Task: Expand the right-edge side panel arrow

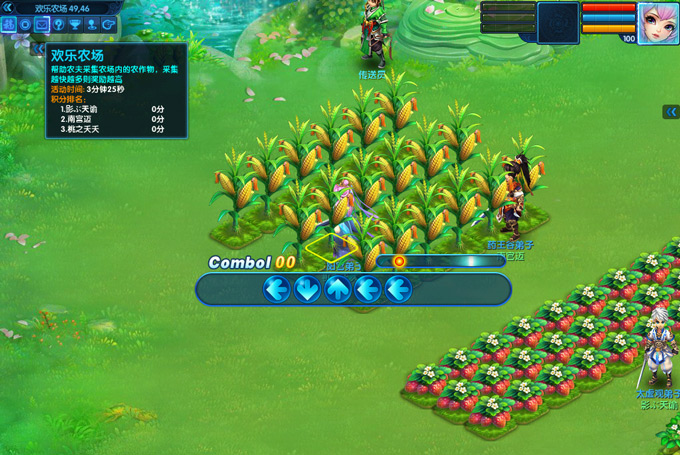Action: (672, 112)
